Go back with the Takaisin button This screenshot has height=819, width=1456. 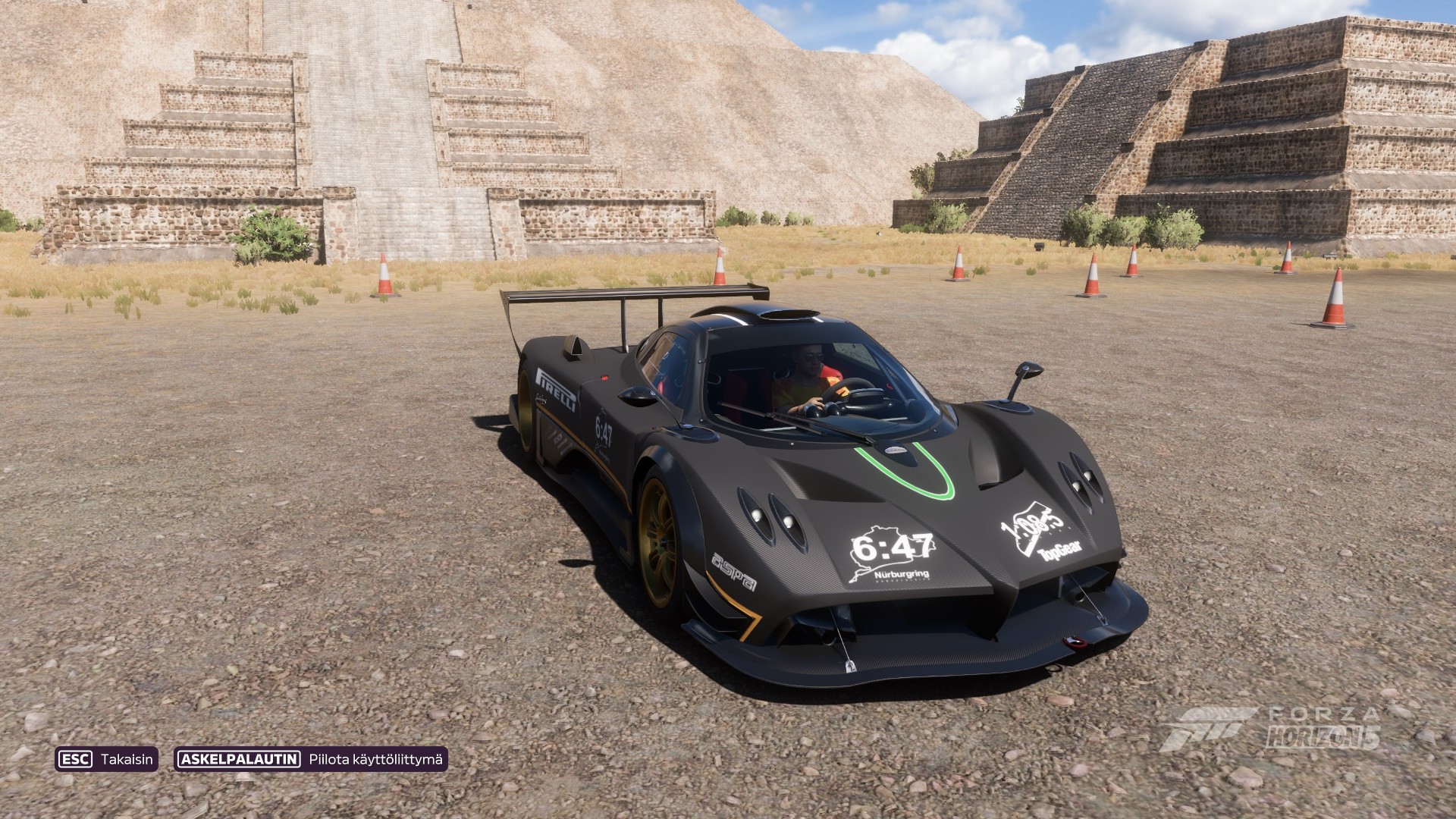[x=106, y=759]
